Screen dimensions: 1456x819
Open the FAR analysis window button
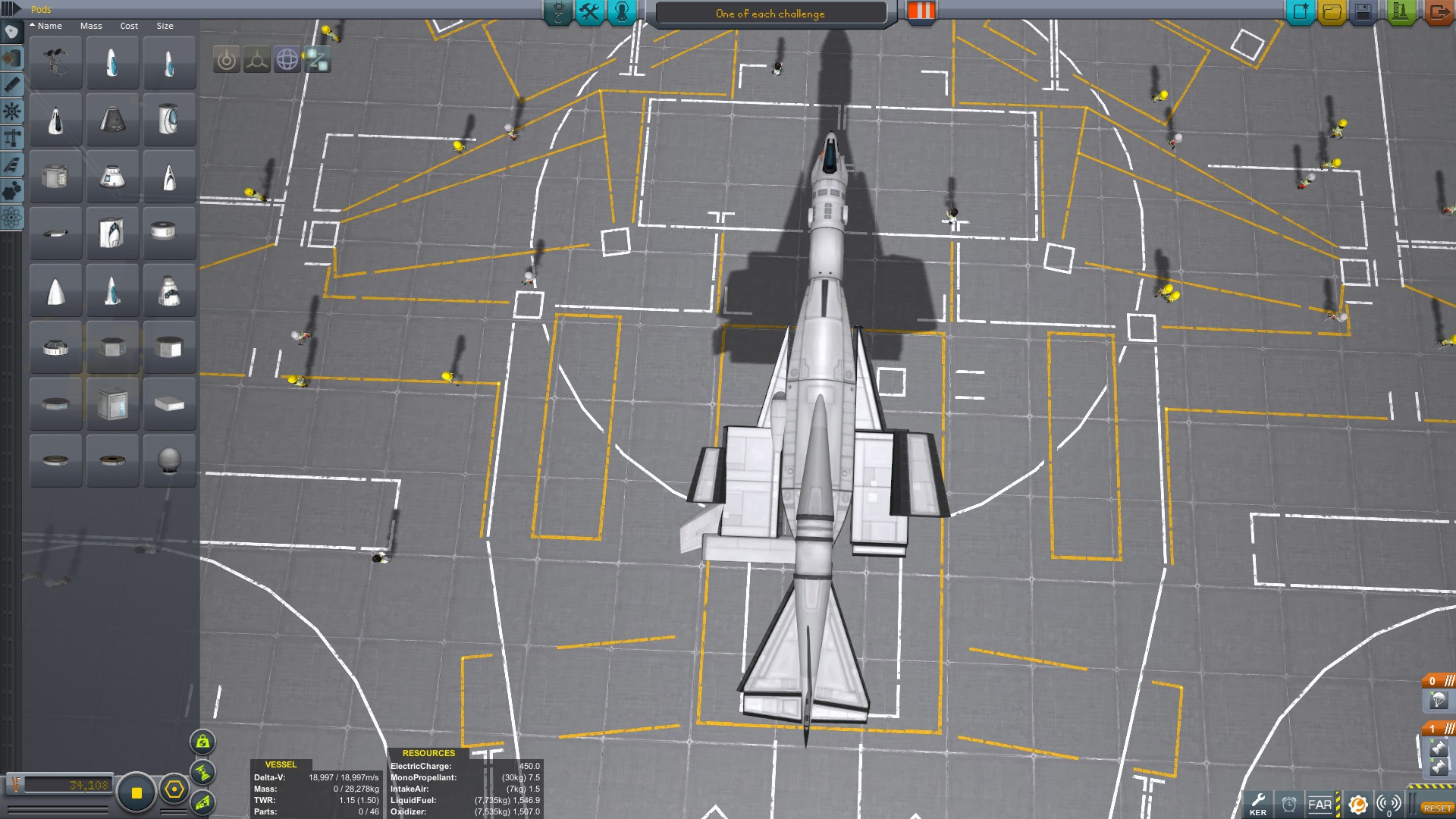click(x=1320, y=805)
